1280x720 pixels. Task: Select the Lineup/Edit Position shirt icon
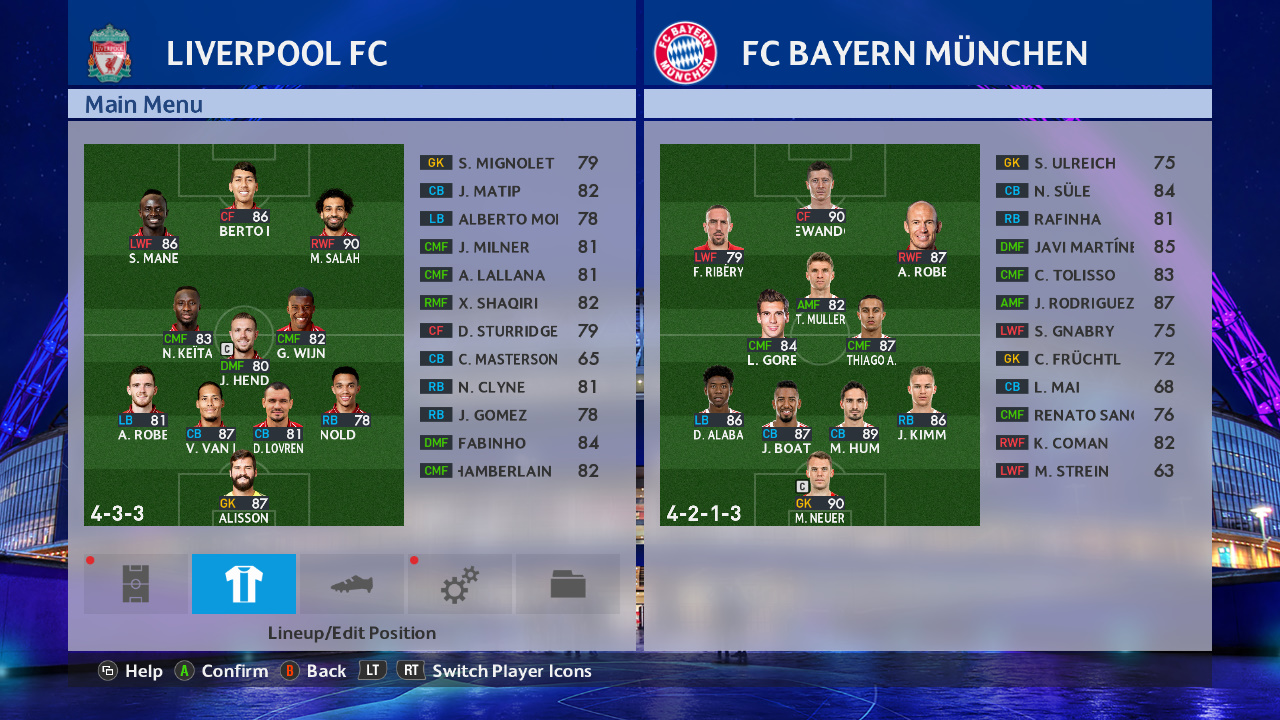click(x=244, y=584)
